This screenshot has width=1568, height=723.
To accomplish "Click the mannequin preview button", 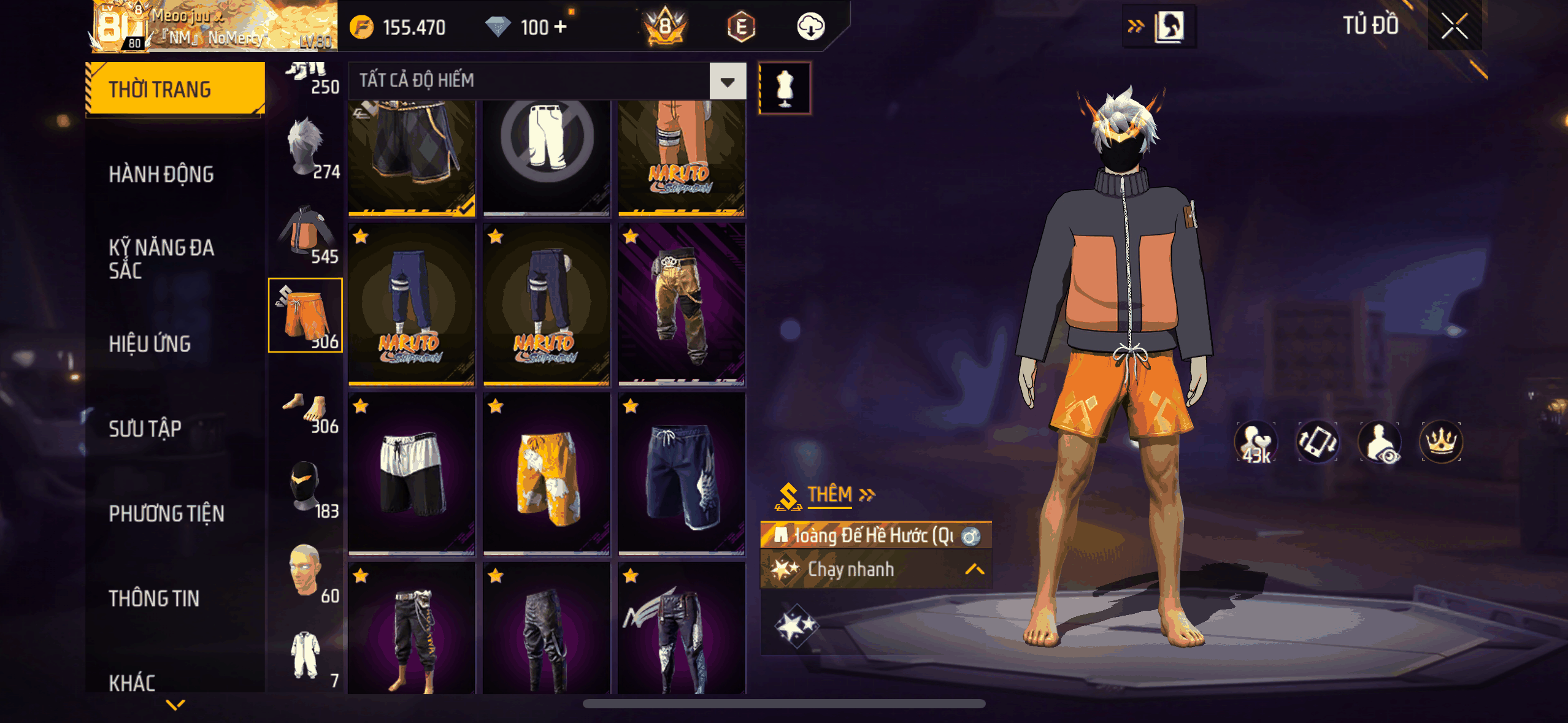I will 785,88.
